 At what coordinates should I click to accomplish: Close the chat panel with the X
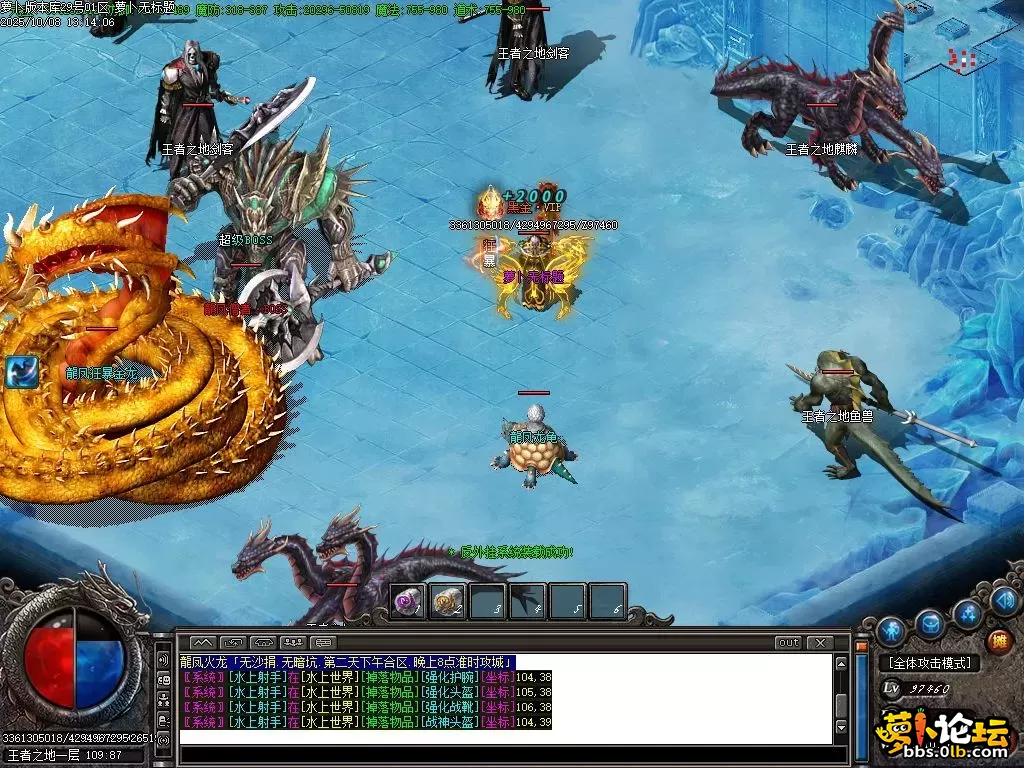[x=820, y=642]
